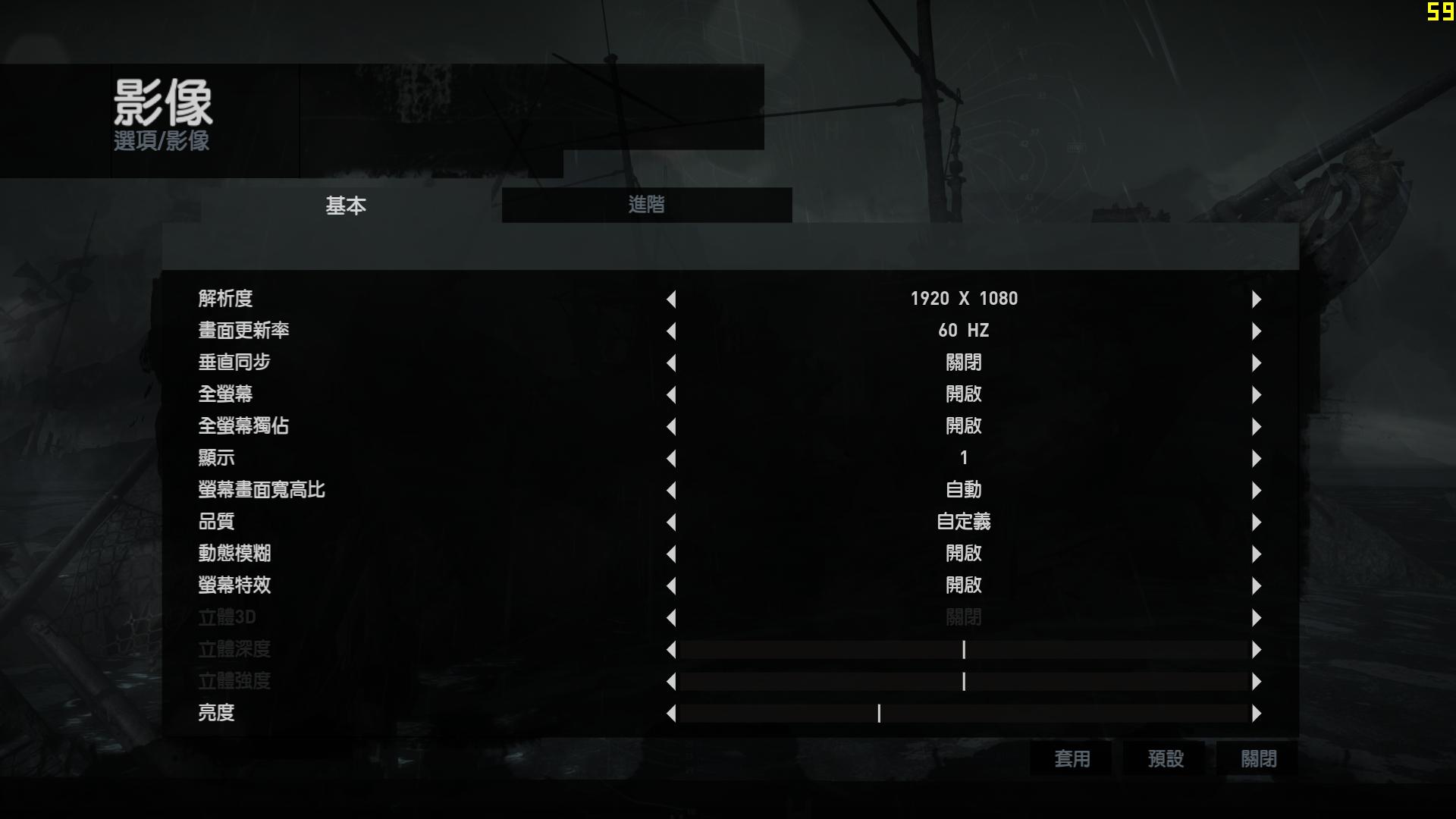
Task: Click the left arrow beside 畫面更新率
Action: [672, 331]
